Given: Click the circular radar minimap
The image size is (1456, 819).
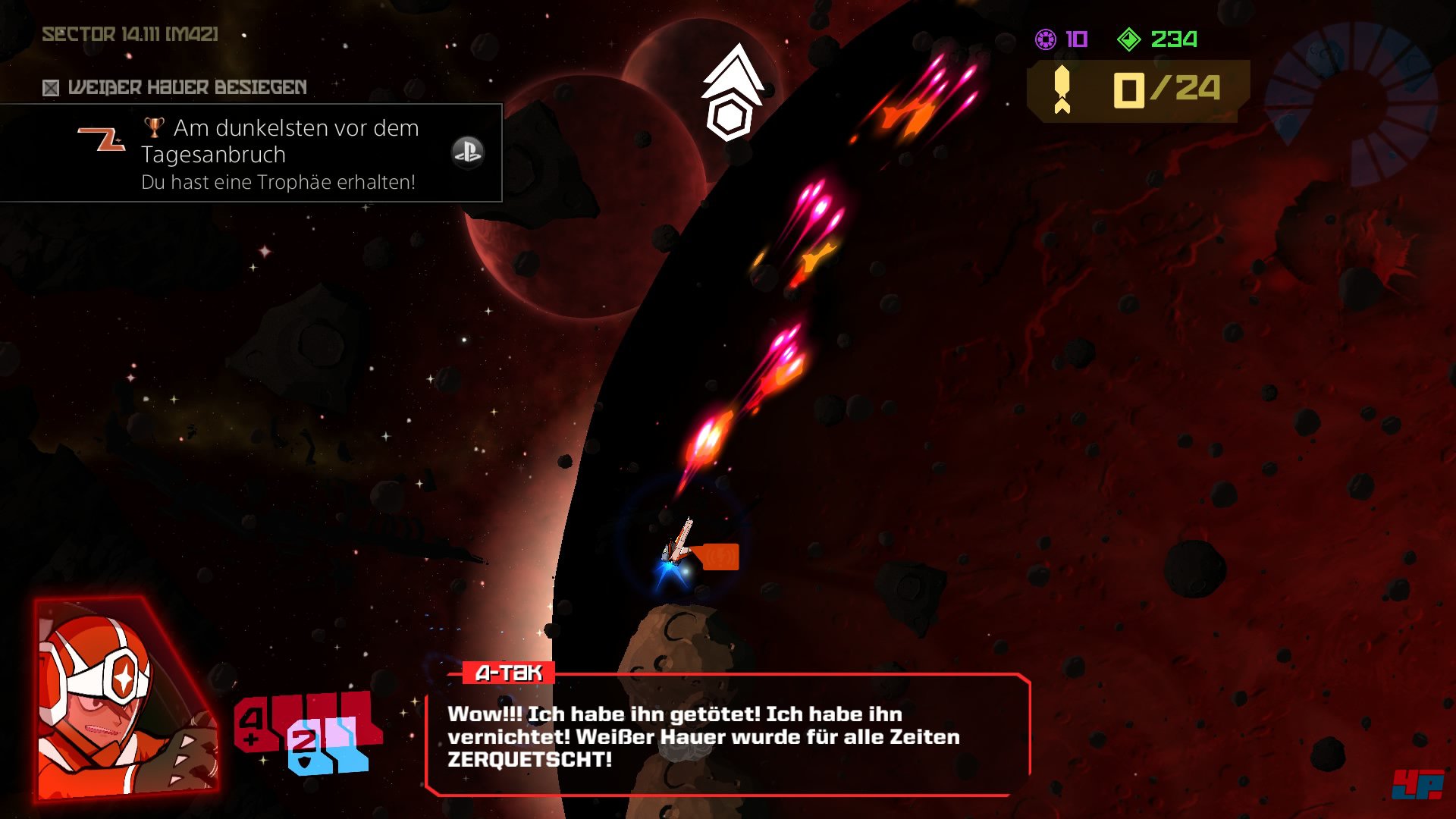Looking at the screenshot, I should pos(1351,102).
